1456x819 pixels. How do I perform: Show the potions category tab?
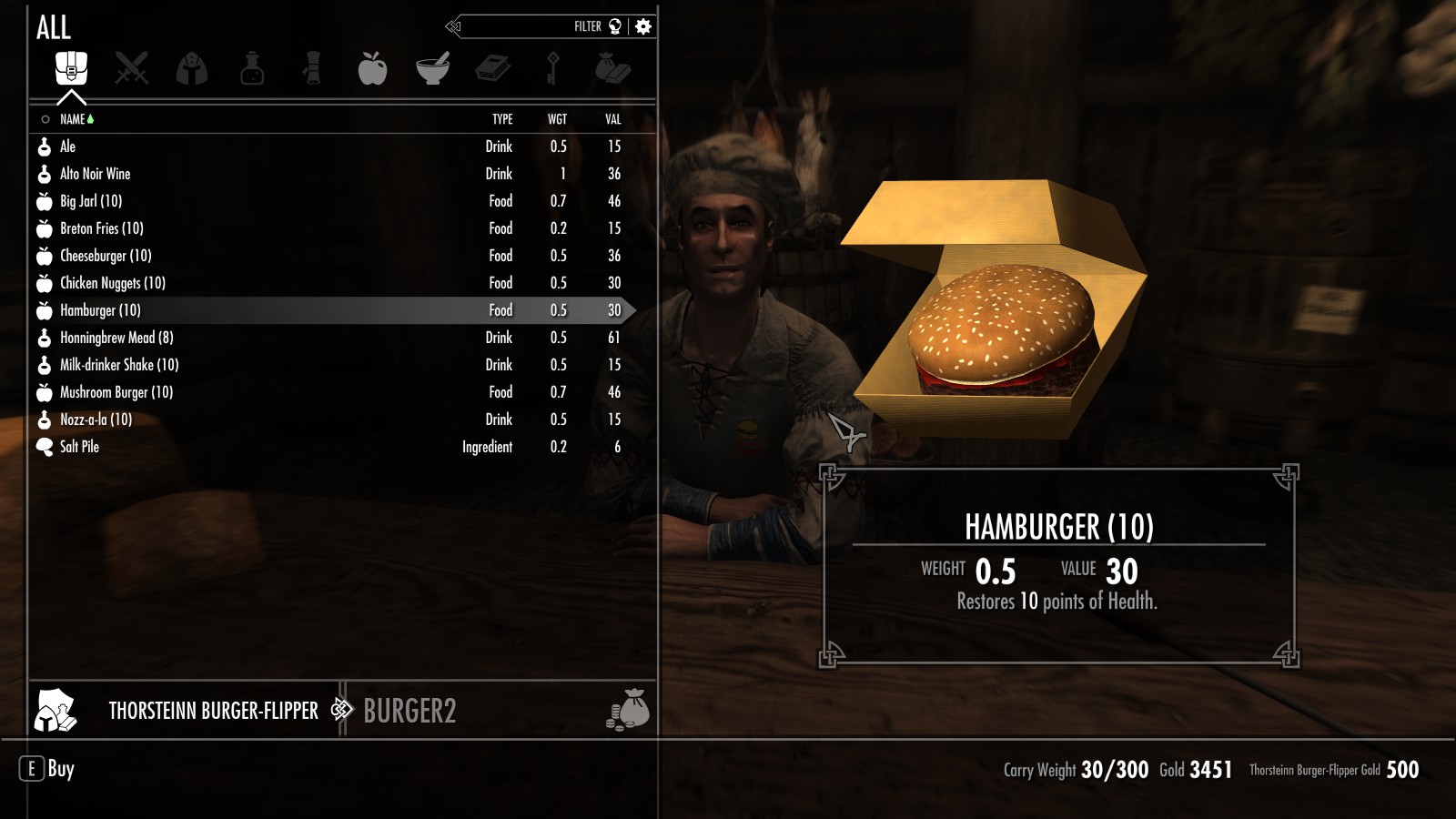252,68
